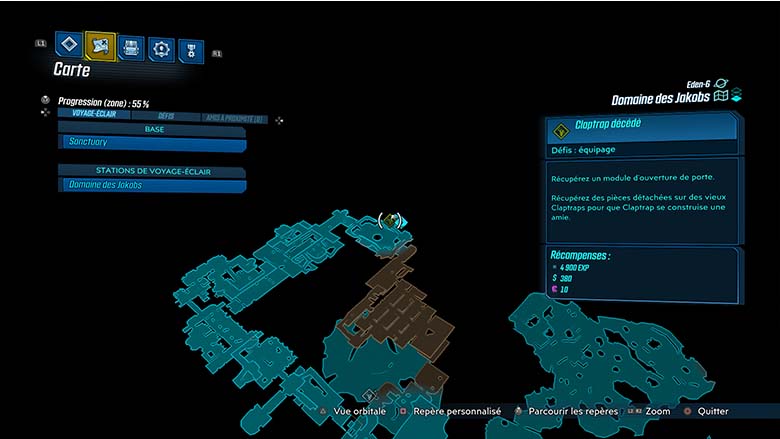Open the Guardian Rank medal tab
Screen dimensions: 780x439
coord(190,50)
